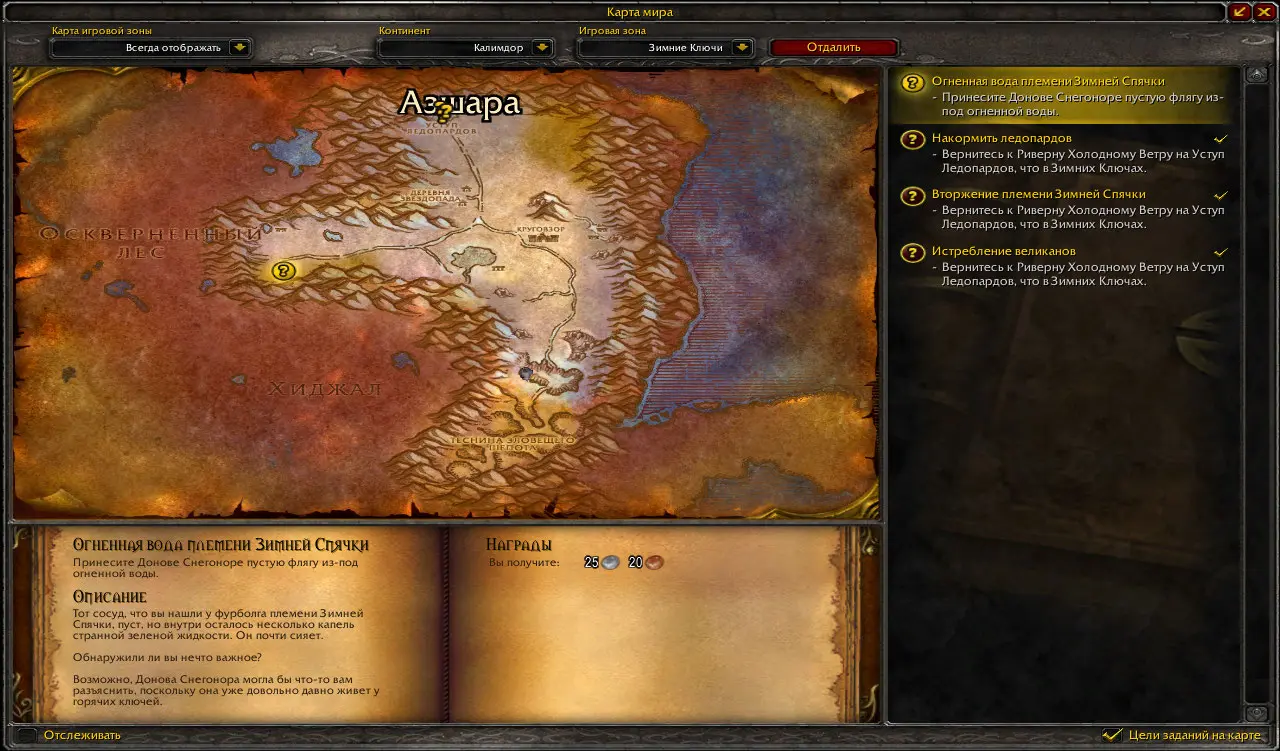Image resolution: width=1280 pixels, height=751 pixels.
Task: Toggle the Отслеживать tracking checkbox
Action: 28,735
